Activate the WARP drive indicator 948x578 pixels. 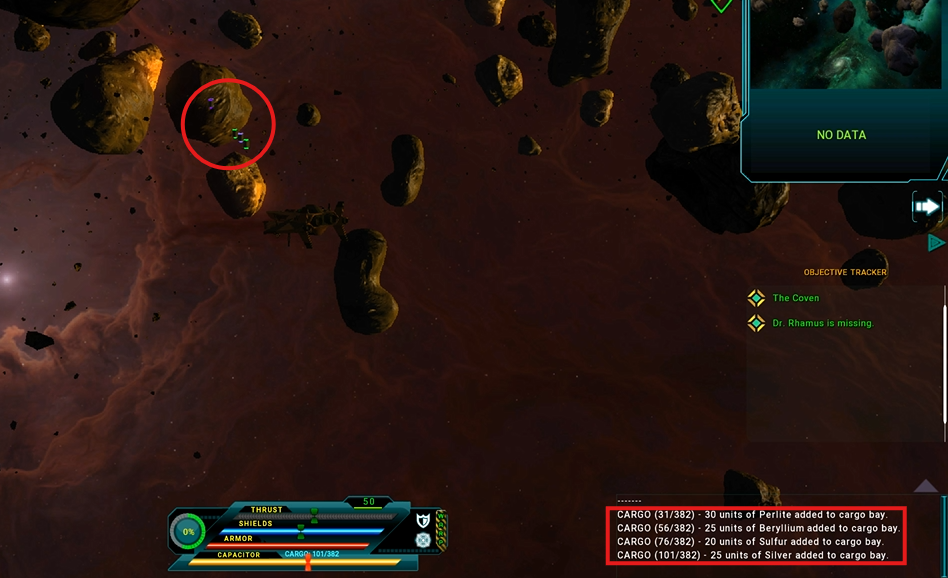pyautogui.click(x=441, y=530)
